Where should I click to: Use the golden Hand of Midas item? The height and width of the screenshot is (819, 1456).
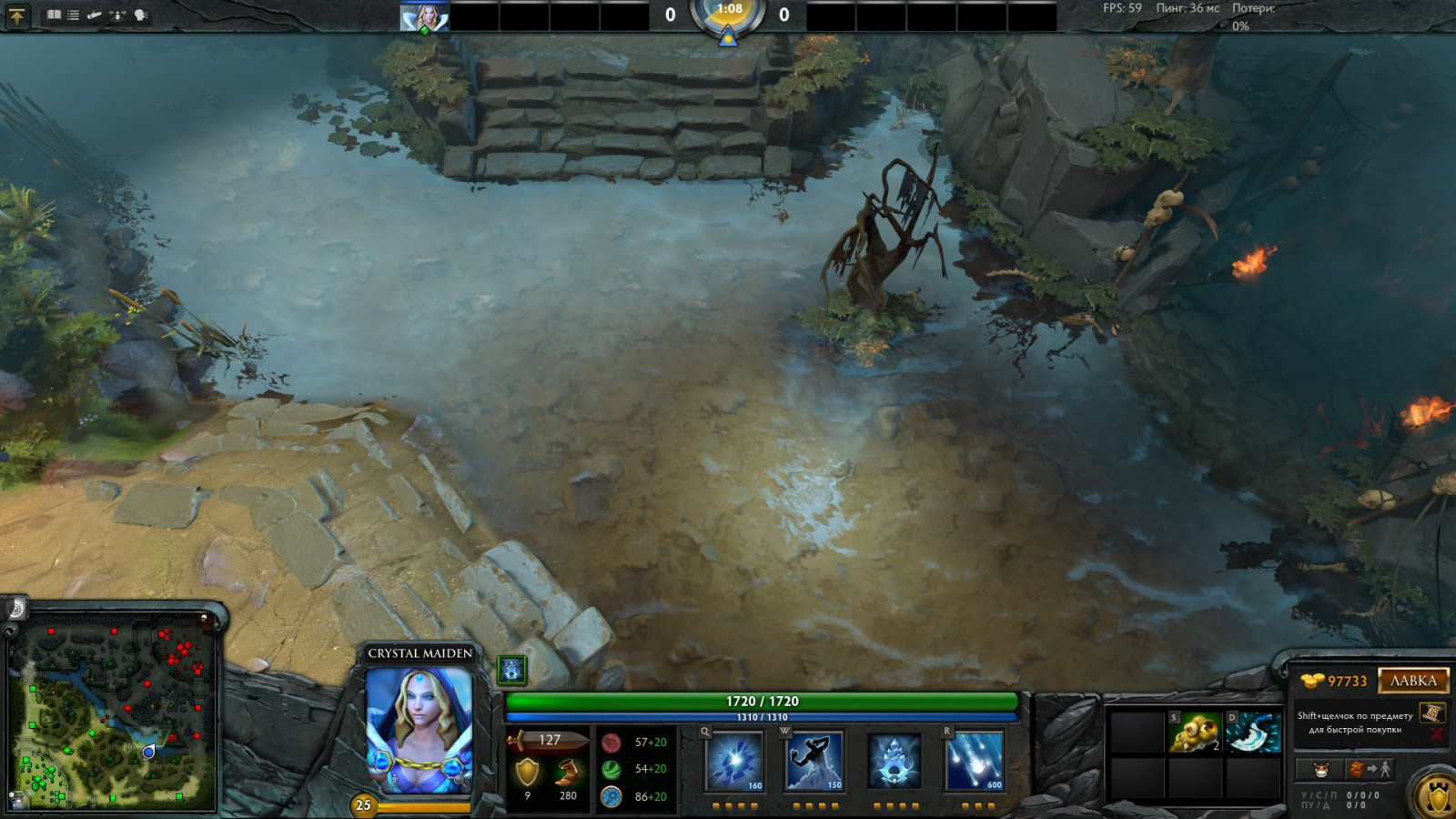coord(1195,733)
